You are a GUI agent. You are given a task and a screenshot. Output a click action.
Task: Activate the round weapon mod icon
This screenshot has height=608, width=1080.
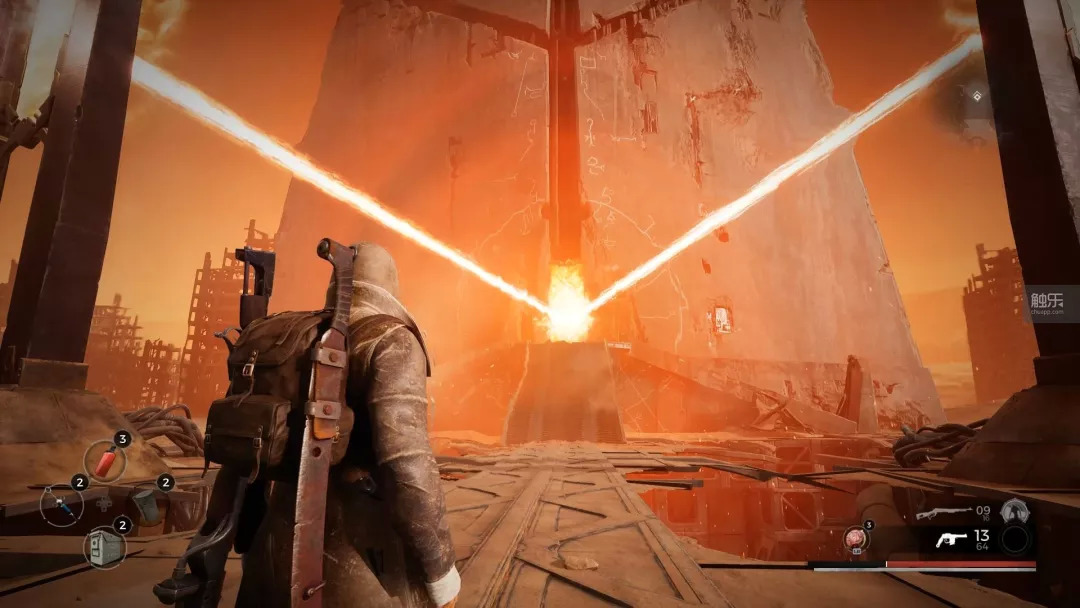pos(1017,510)
